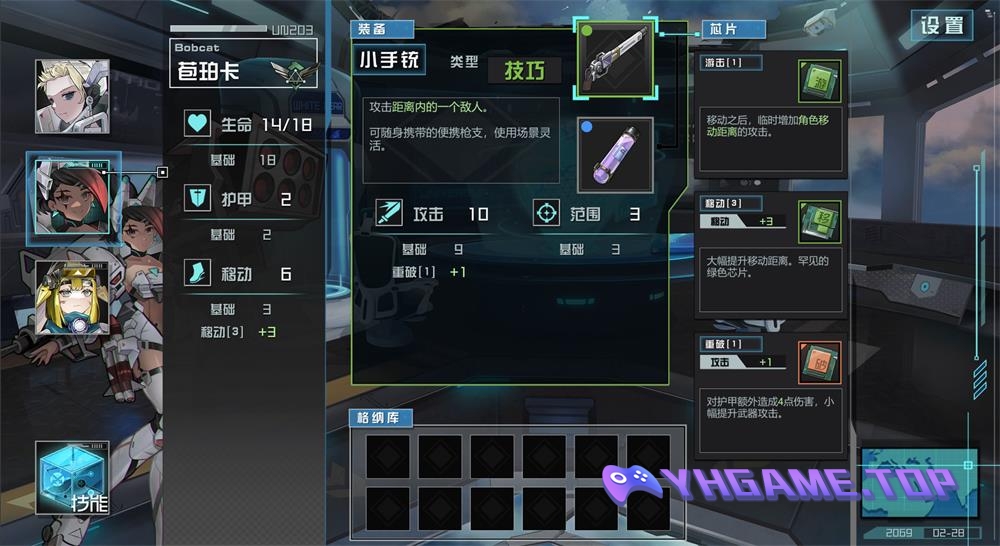
Task: Open the 技能 skills cube button
Action: pyautogui.click(x=72, y=479)
